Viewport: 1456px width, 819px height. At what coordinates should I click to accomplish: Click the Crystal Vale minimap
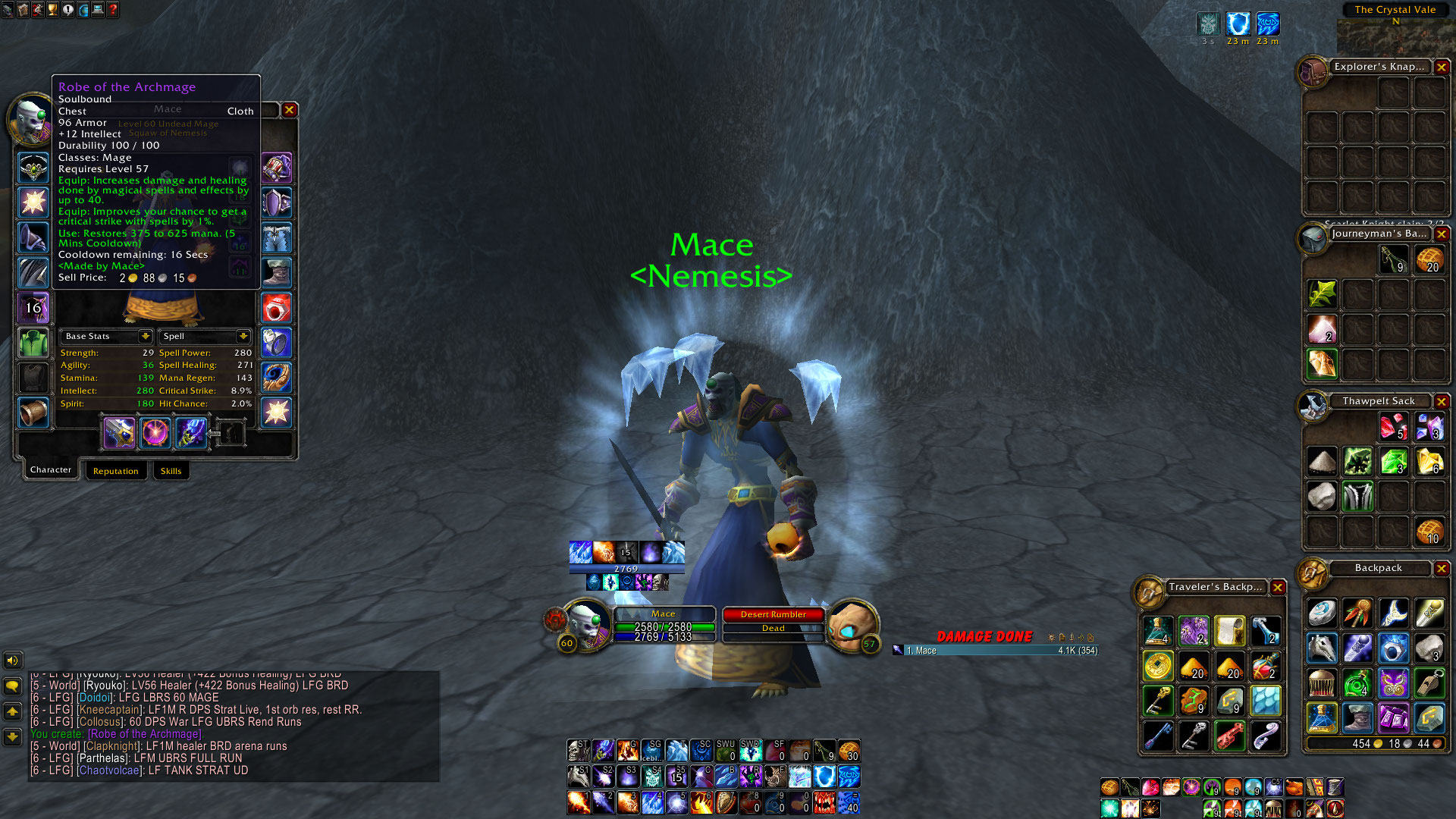point(1395,34)
